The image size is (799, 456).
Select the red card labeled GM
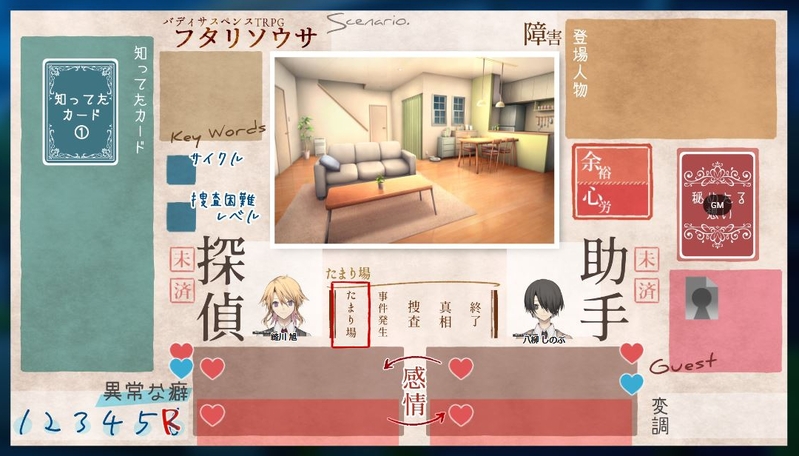point(717,205)
